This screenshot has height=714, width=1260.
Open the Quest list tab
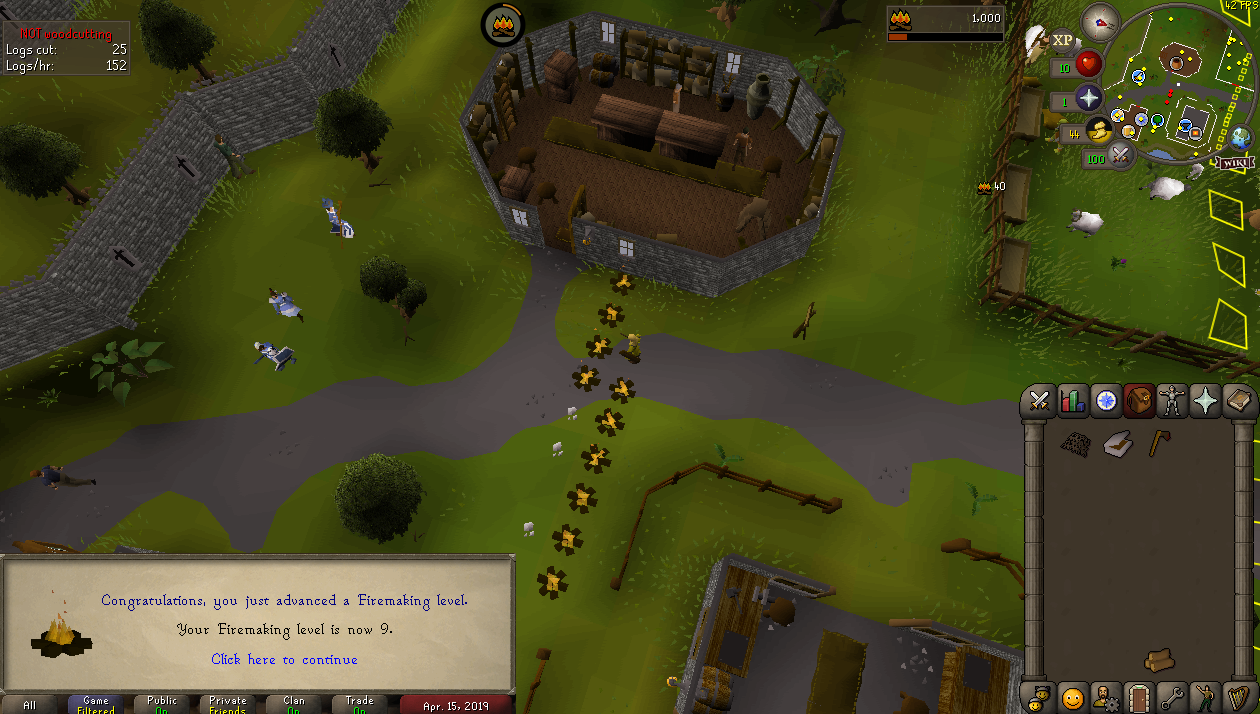click(x=1105, y=401)
